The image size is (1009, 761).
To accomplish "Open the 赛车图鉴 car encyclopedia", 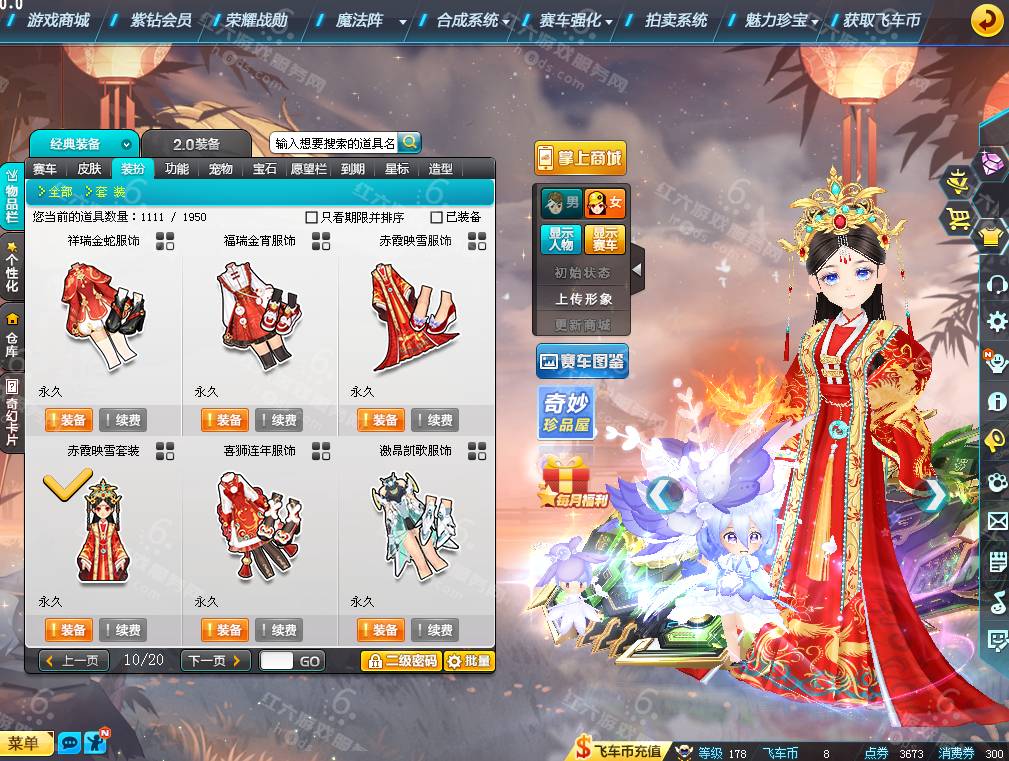I will tap(582, 361).
